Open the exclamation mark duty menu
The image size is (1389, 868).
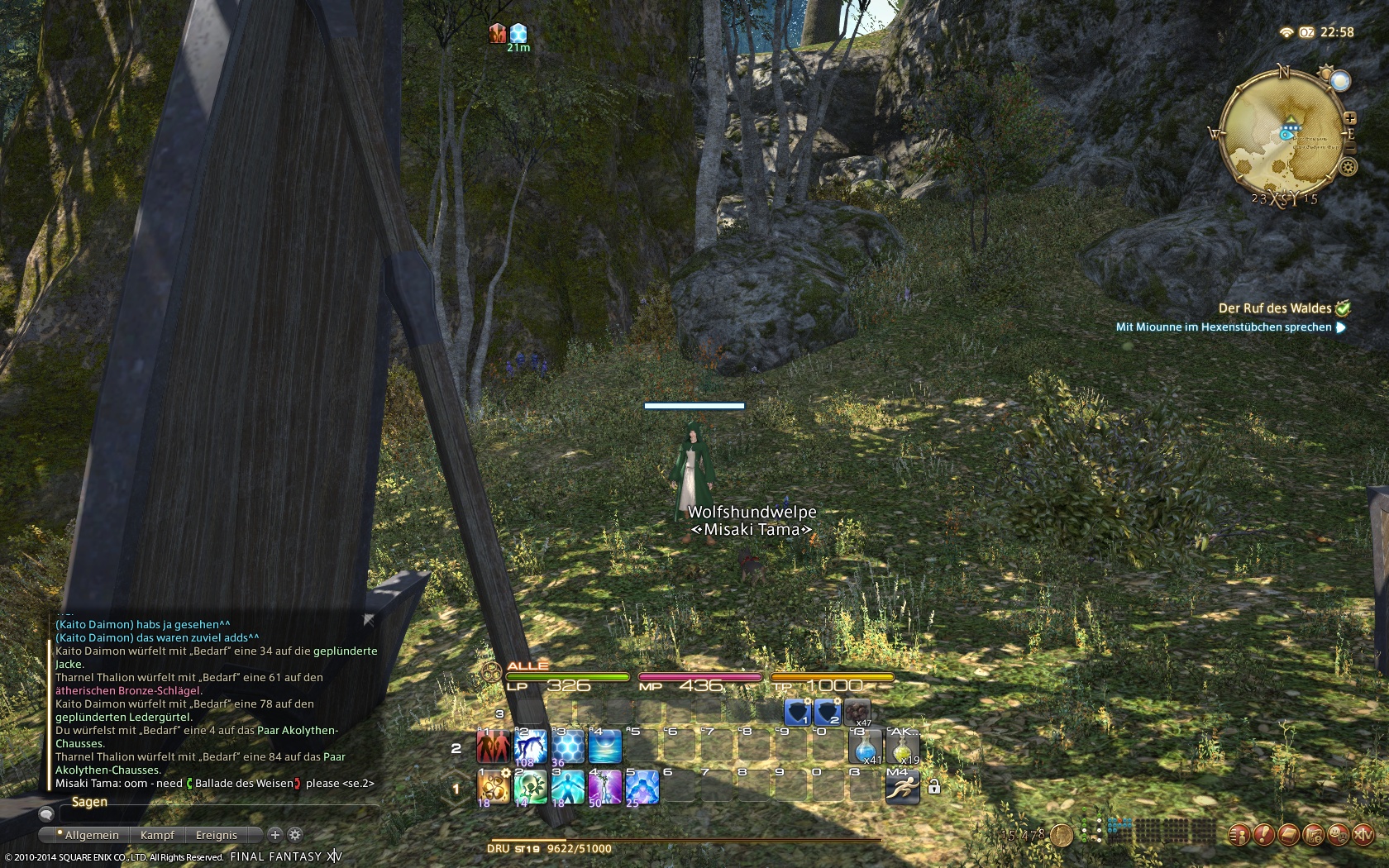coord(1263,836)
